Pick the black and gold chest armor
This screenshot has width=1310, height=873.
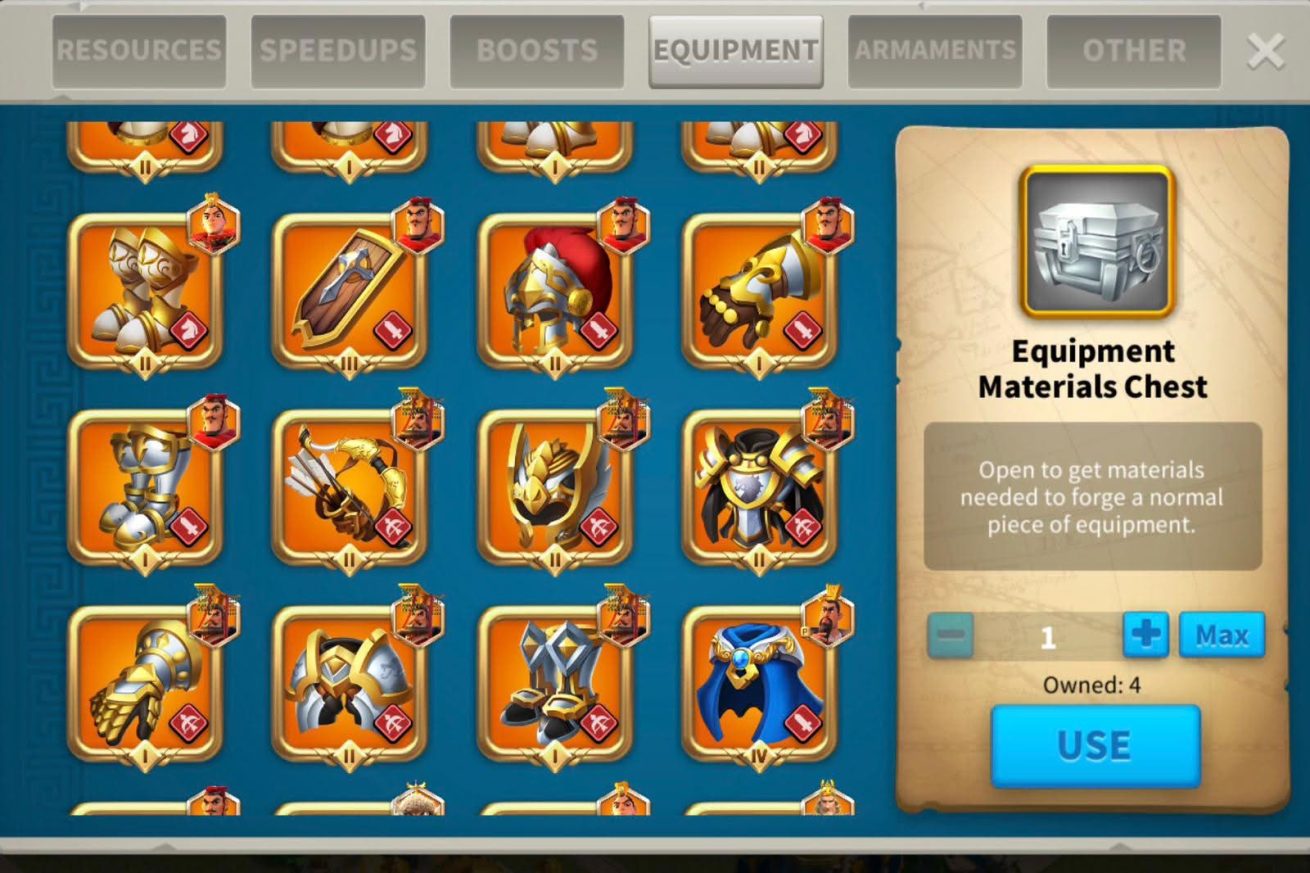(759, 487)
